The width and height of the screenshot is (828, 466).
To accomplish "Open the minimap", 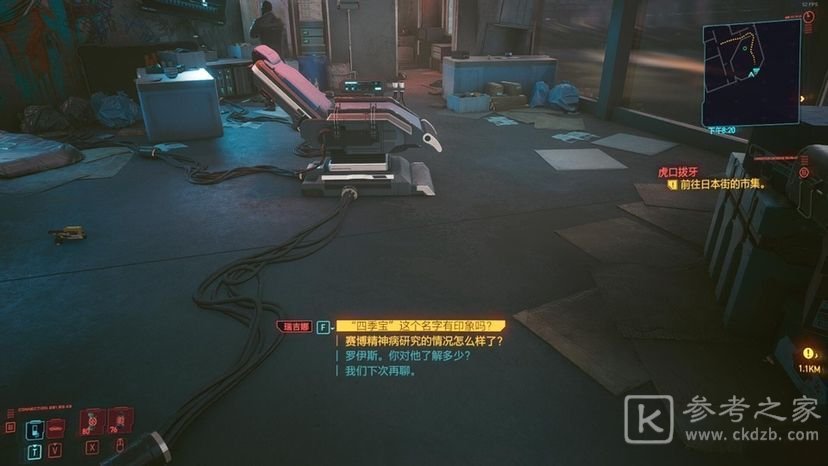I will 752,74.
